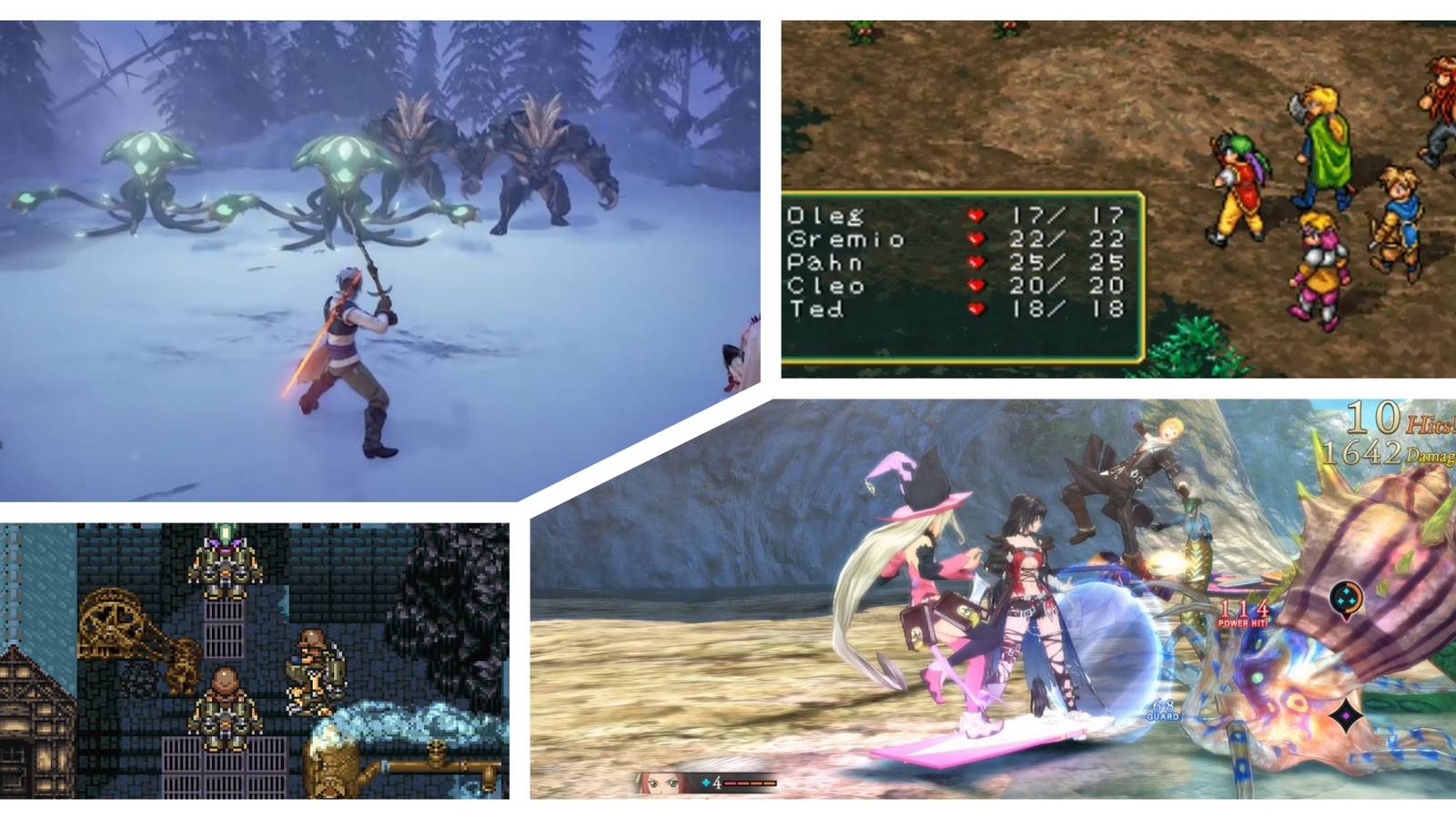This screenshot has height=819, width=1456.
Task: Click the heart icon beside Oleg's name
Action: 976,216
